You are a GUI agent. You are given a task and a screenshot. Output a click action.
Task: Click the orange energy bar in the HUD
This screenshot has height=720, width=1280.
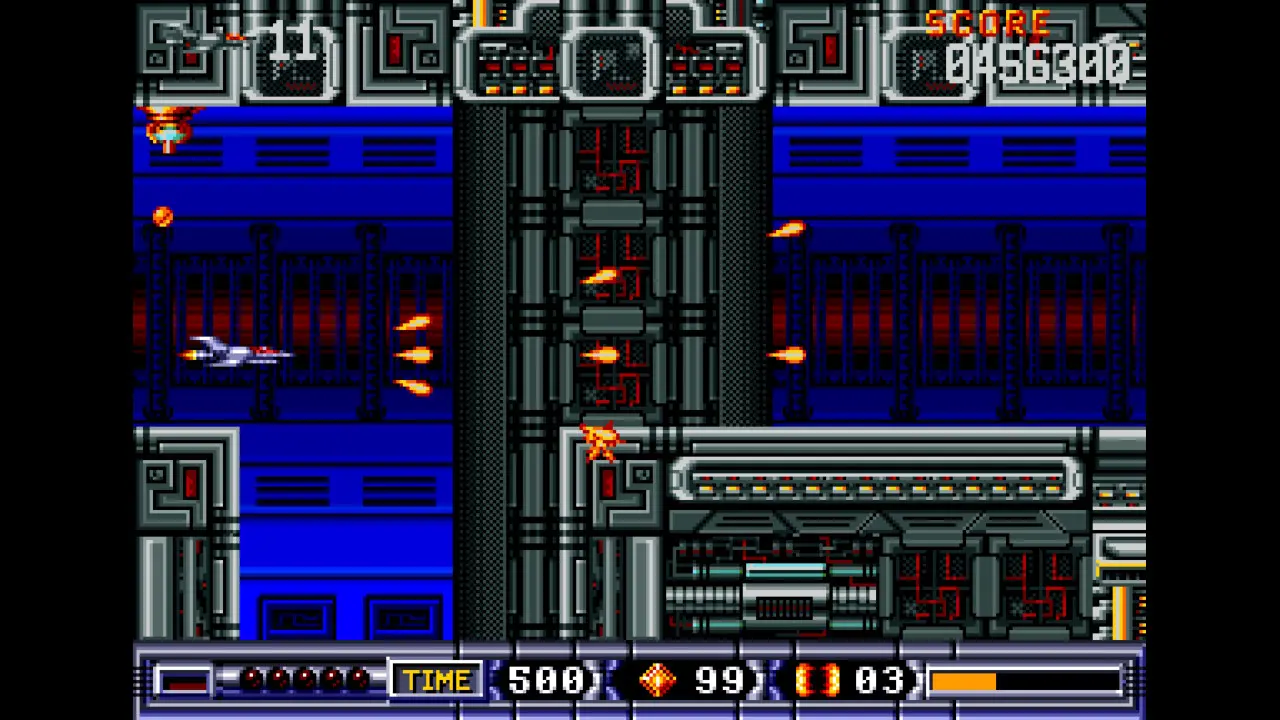tap(965, 681)
